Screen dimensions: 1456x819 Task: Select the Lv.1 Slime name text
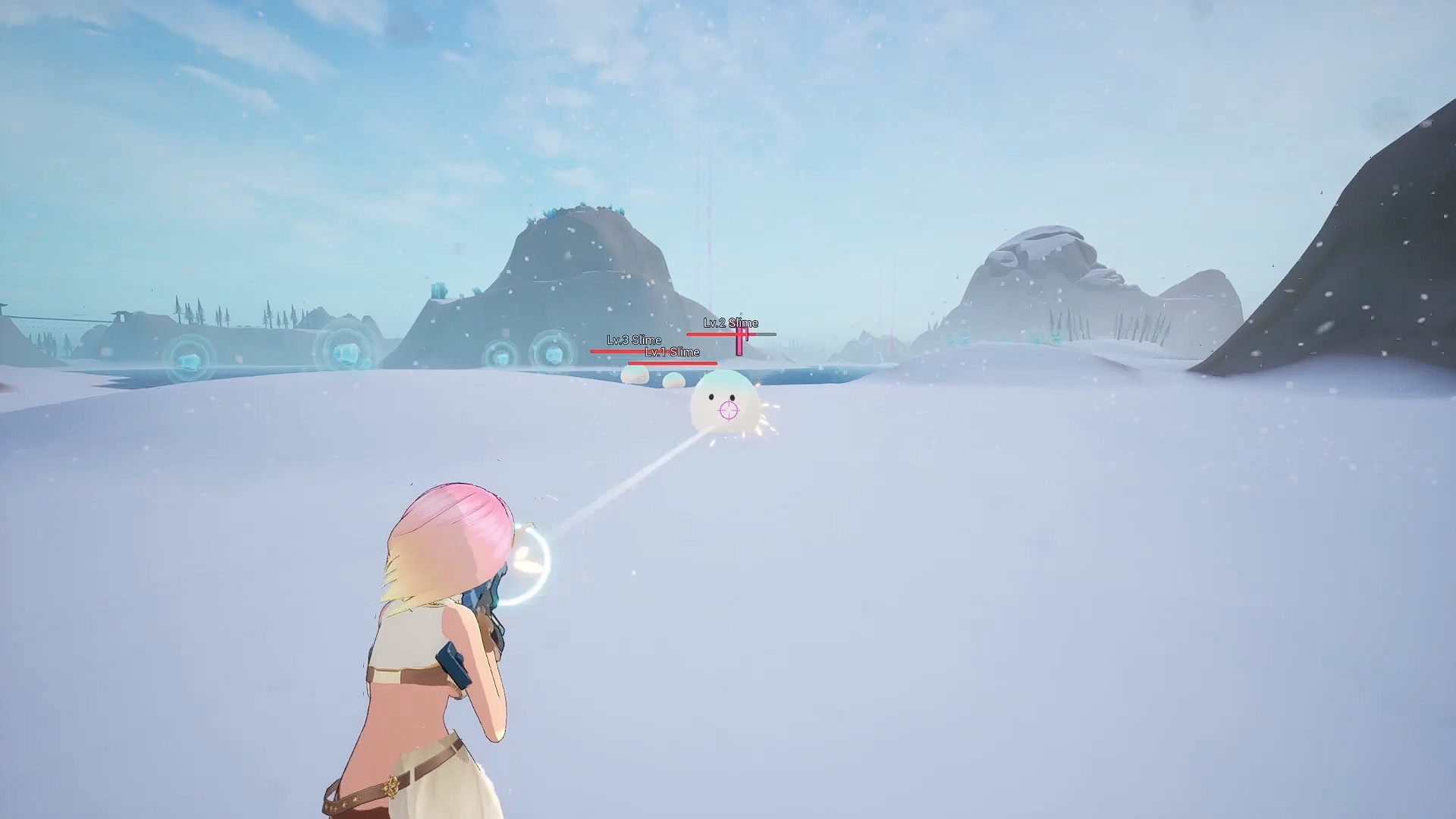[x=673, y=353]
